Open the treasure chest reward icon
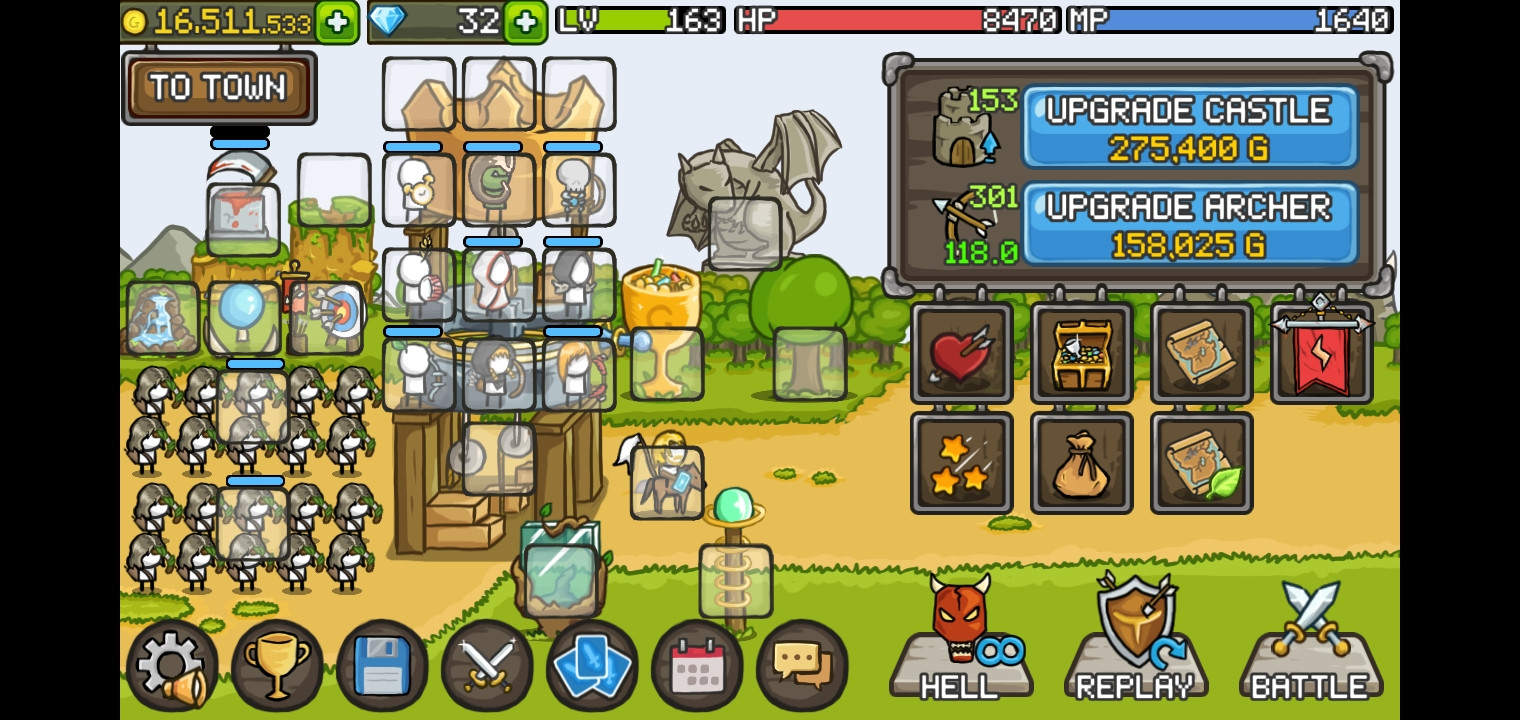 click(x=1081, y=353)
